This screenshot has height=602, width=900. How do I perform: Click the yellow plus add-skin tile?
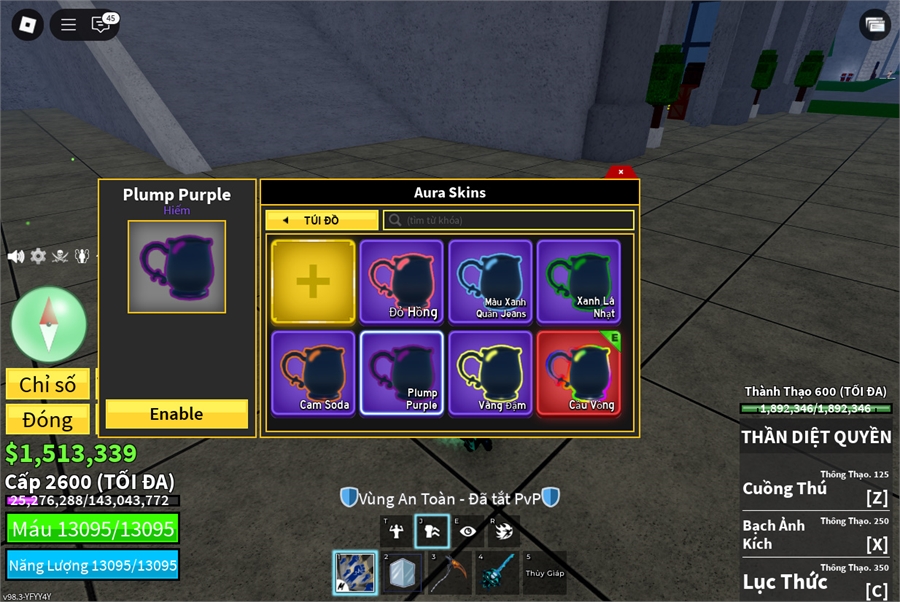[x=313, y=283]
